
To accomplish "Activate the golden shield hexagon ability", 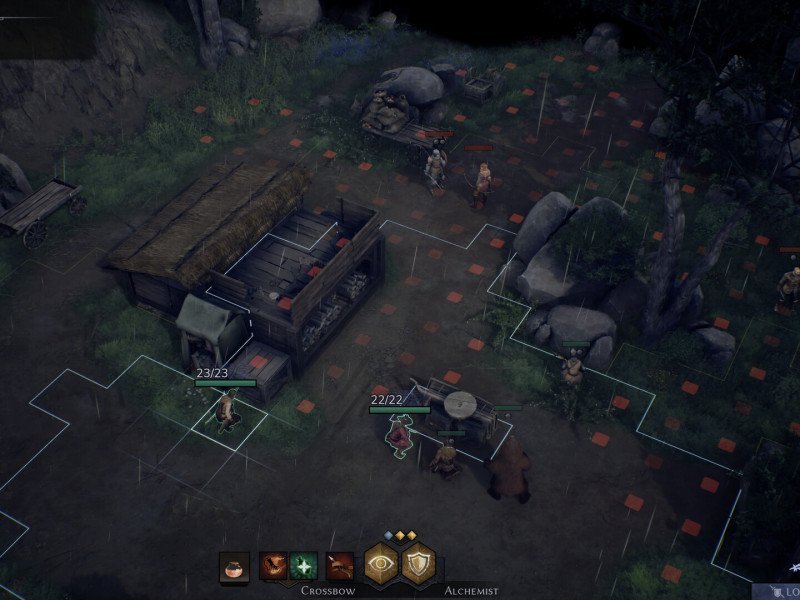I will coord(418,565).
